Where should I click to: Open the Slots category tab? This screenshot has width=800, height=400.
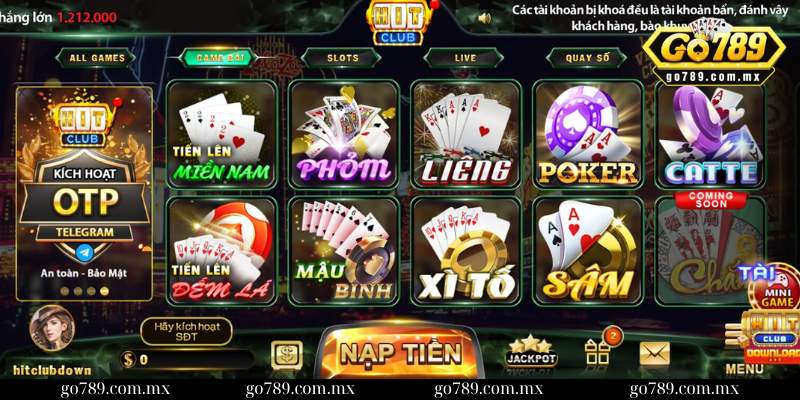click(342, 58)
